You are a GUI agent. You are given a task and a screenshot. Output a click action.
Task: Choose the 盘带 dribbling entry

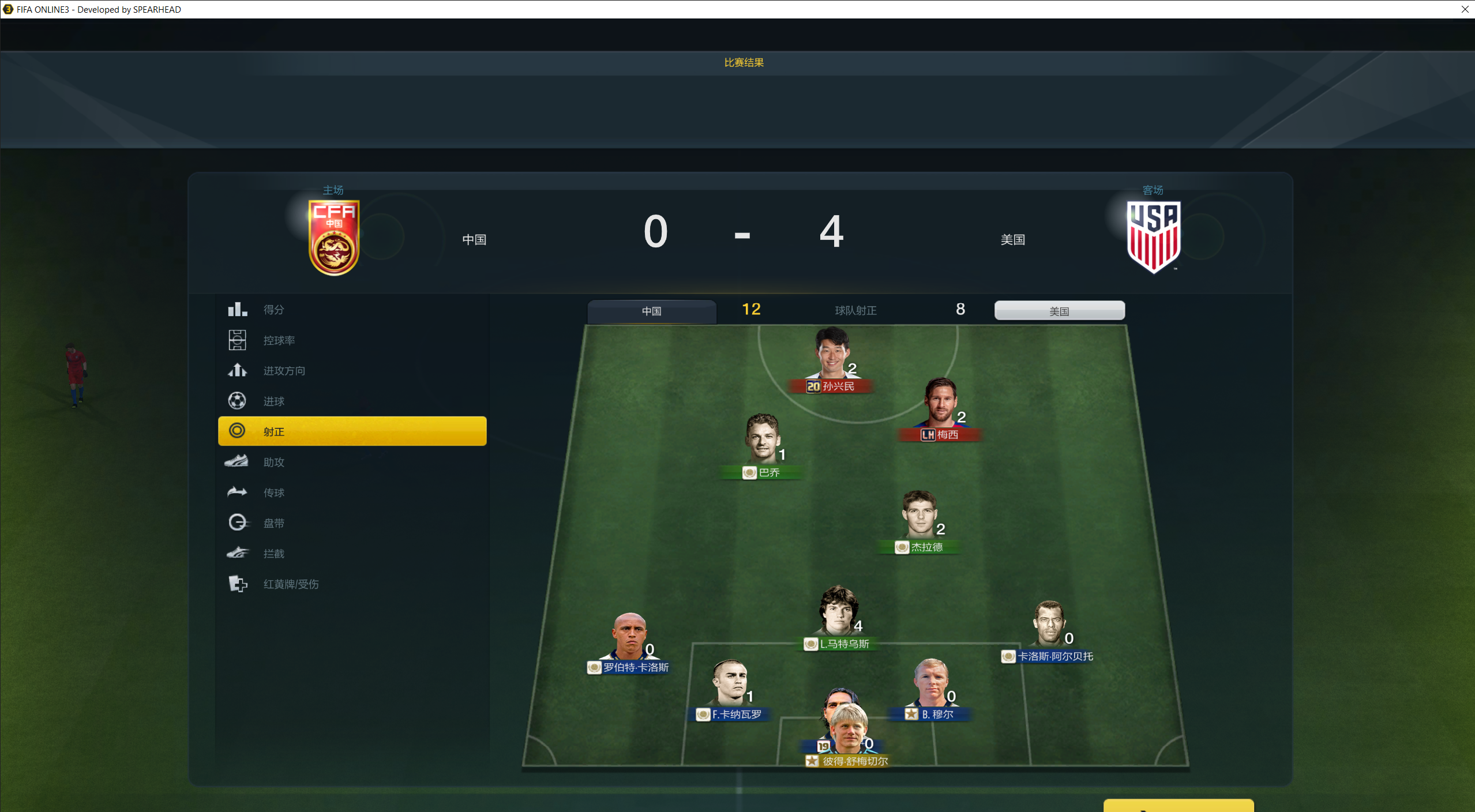[x=274, y=523]
